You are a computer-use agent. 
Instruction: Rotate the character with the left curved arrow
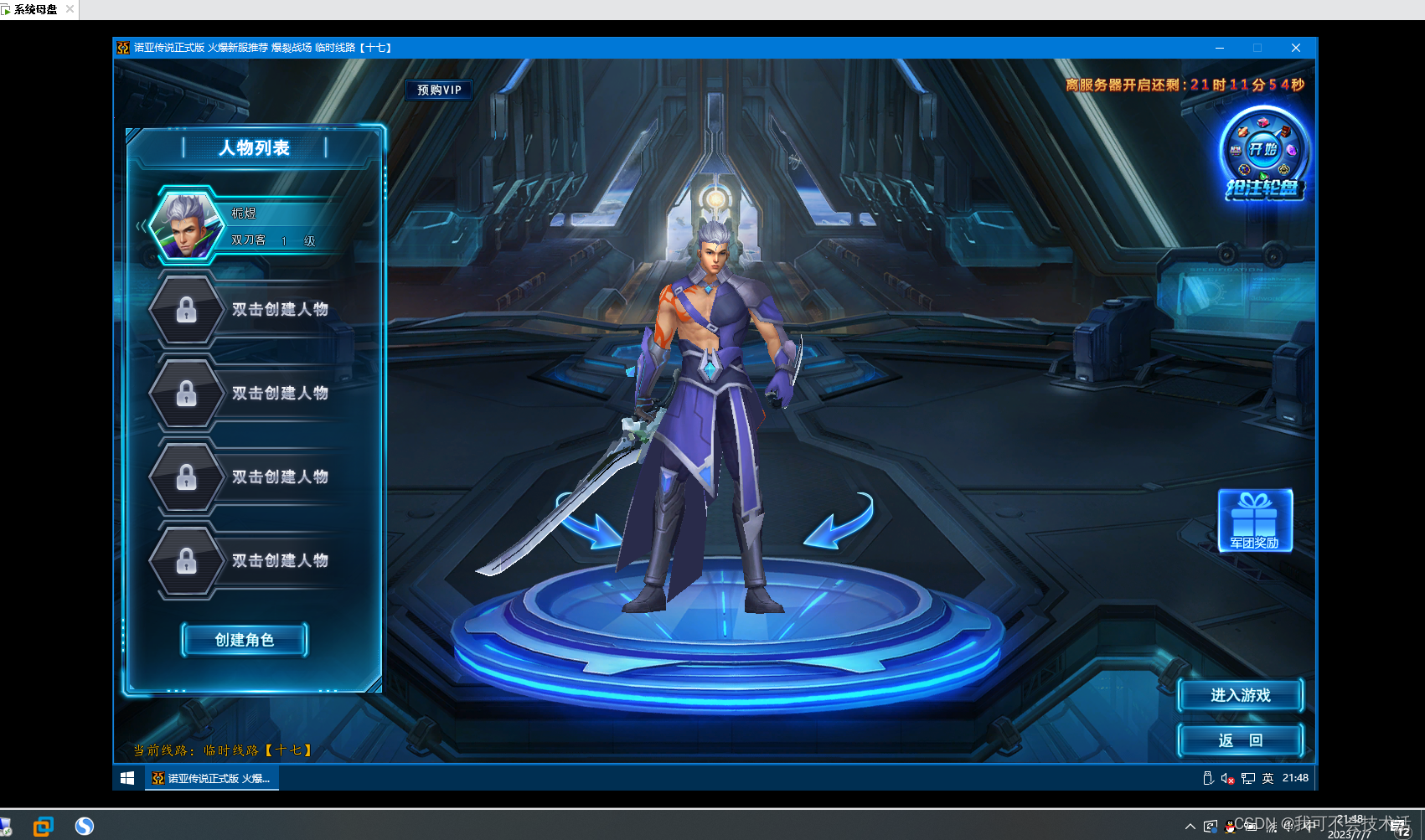[589, 521]
